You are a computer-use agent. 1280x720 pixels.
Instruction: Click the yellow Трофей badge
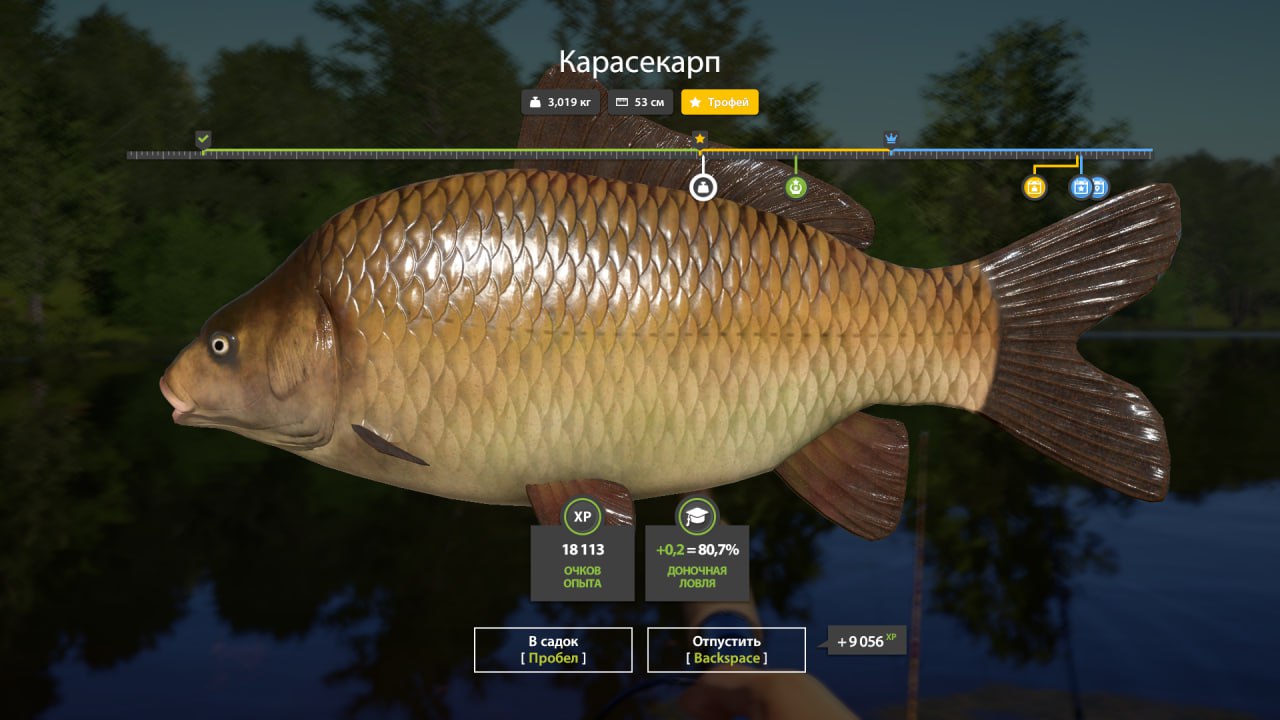pyautogui.click(x=720, y=102)
